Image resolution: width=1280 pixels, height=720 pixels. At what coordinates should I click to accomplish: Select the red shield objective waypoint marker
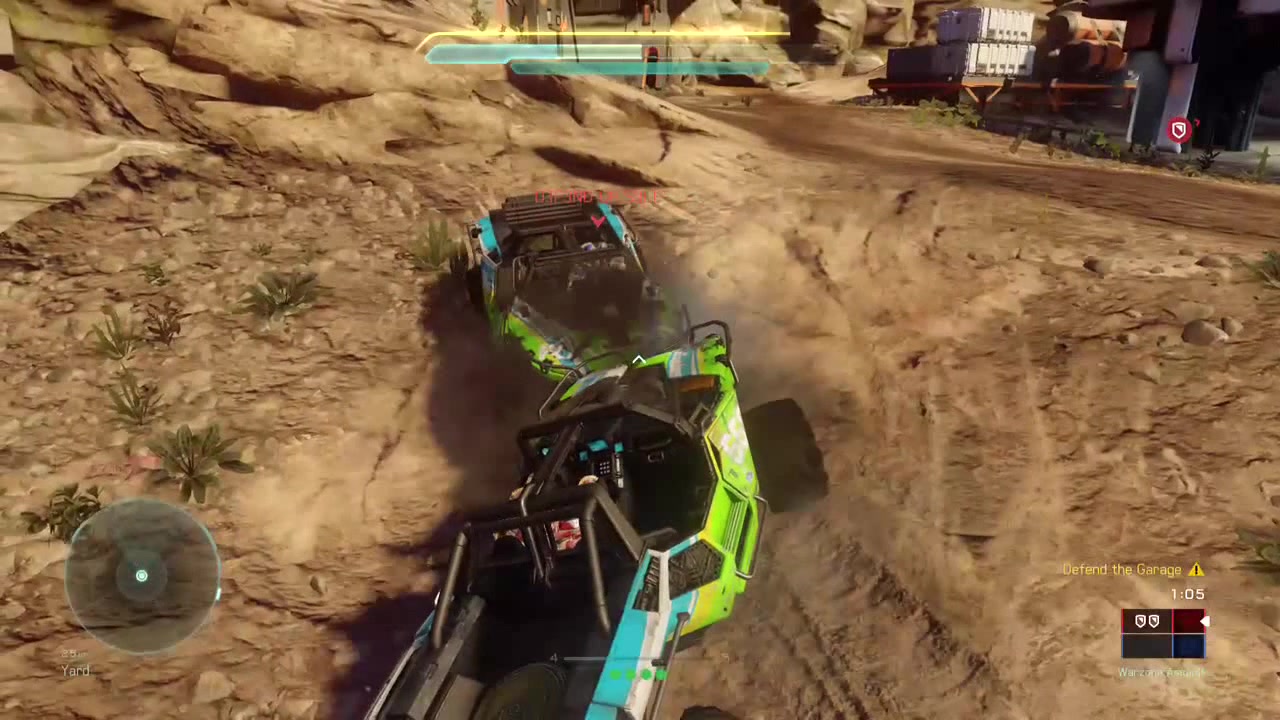coord(1179,130)
